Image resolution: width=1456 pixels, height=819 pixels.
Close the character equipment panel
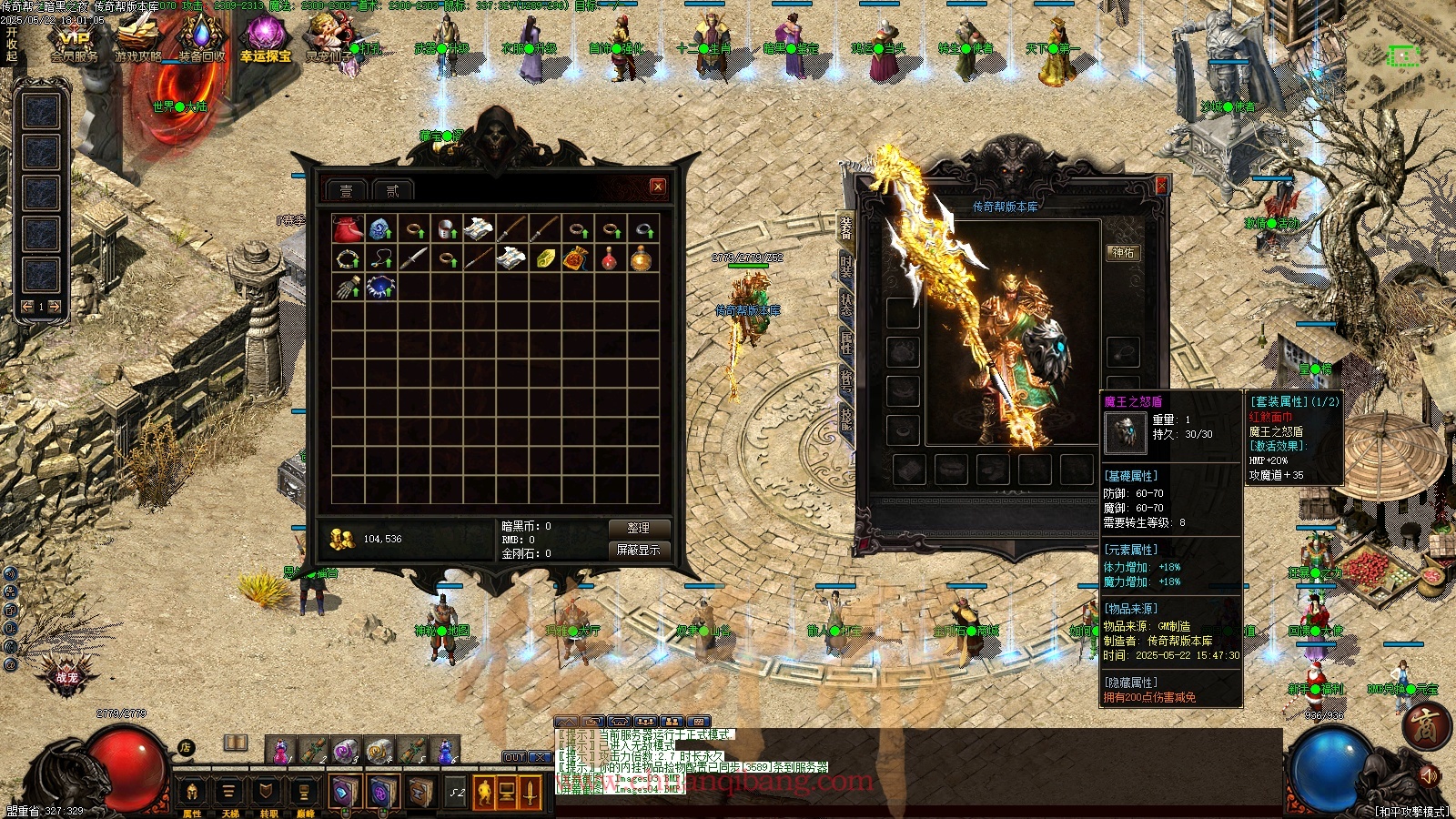click(x=1161, y=186)
